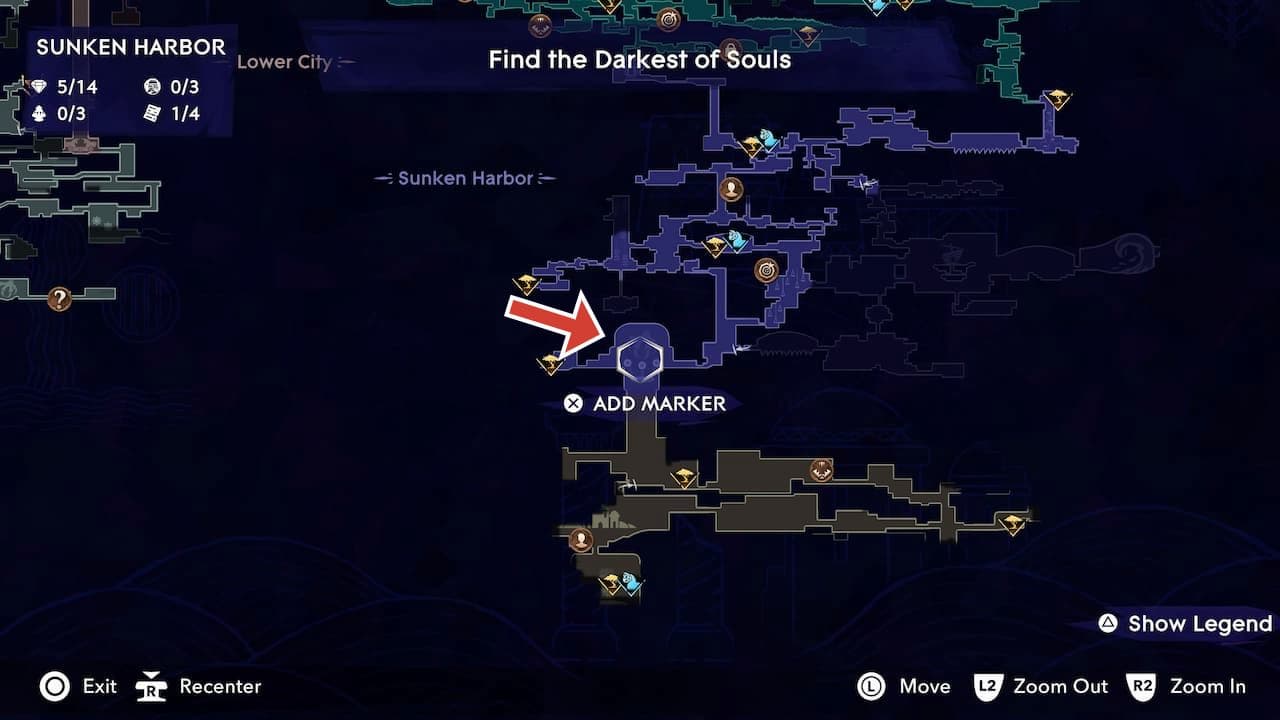Click the Zoom In control
Screen dimensions: 1280x720
1194,687
